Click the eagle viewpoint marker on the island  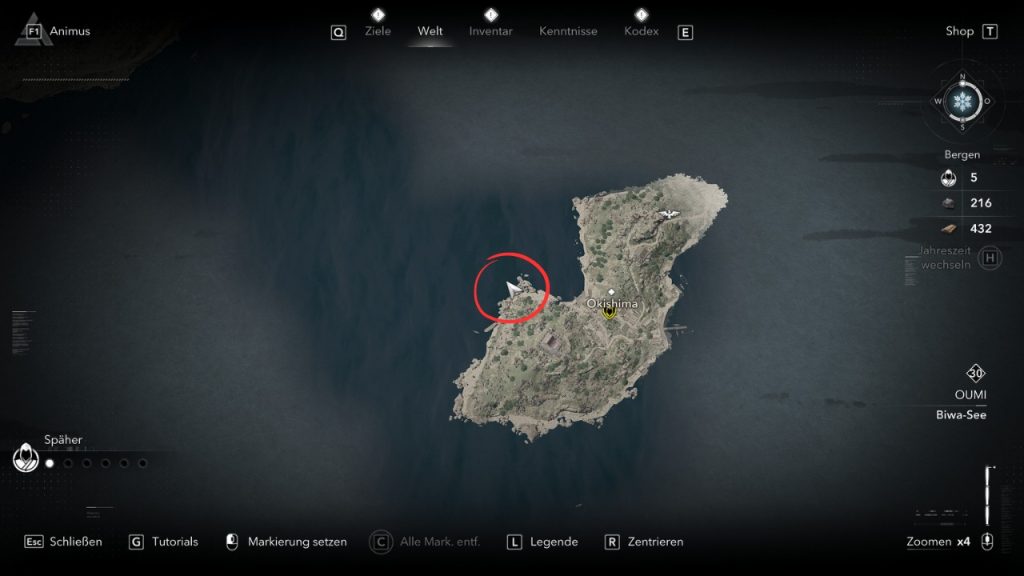(x=668, y=213)
